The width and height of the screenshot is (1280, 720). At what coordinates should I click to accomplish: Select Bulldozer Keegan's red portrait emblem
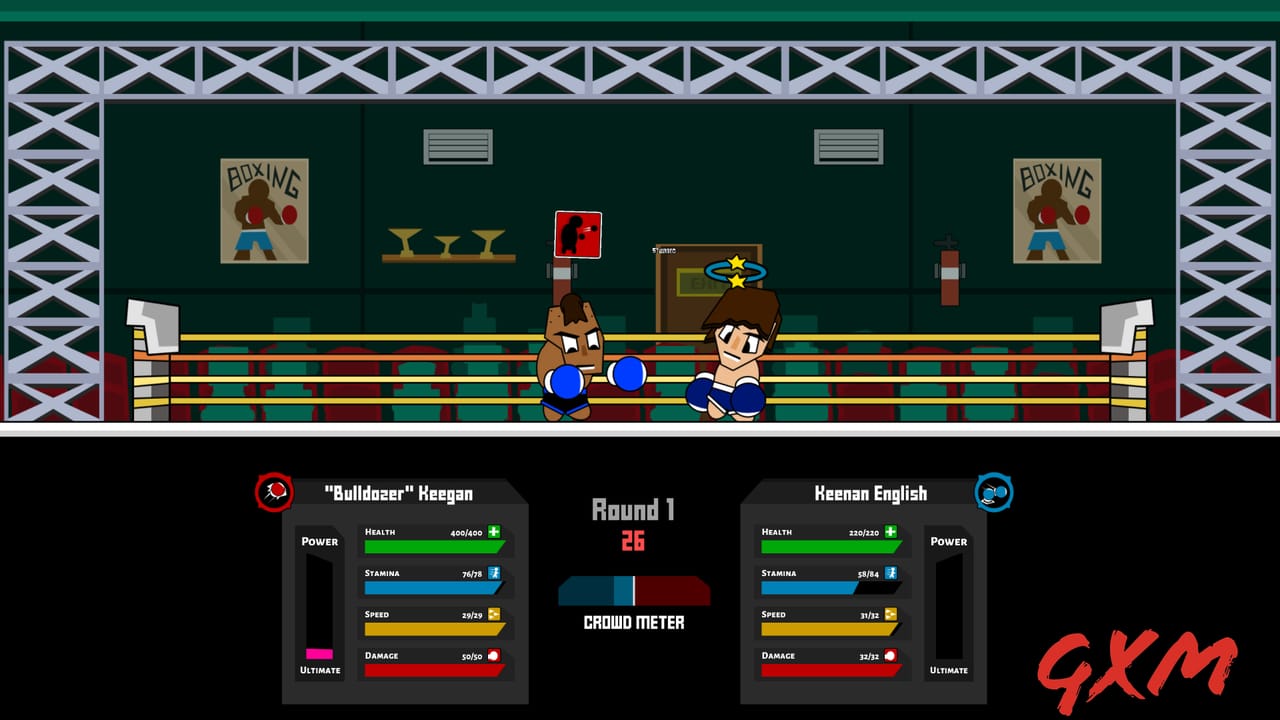point(275,493)
